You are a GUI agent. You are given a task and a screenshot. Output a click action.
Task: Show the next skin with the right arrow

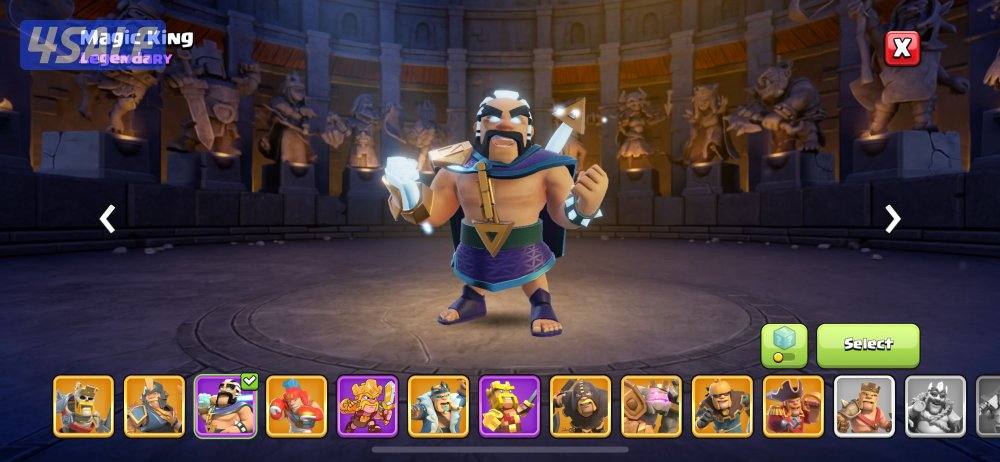893,219
